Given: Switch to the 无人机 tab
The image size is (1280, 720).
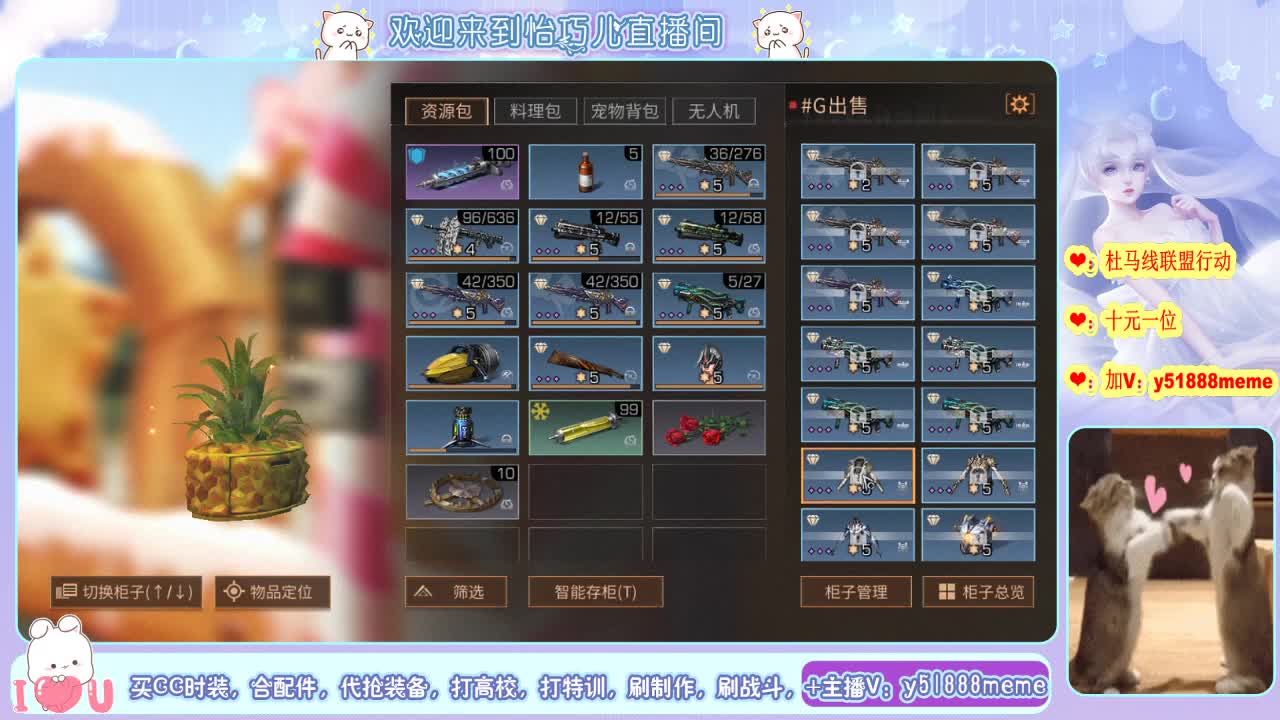Looking at the screenshot, I should pyautogui.click(x=714, y=111).
